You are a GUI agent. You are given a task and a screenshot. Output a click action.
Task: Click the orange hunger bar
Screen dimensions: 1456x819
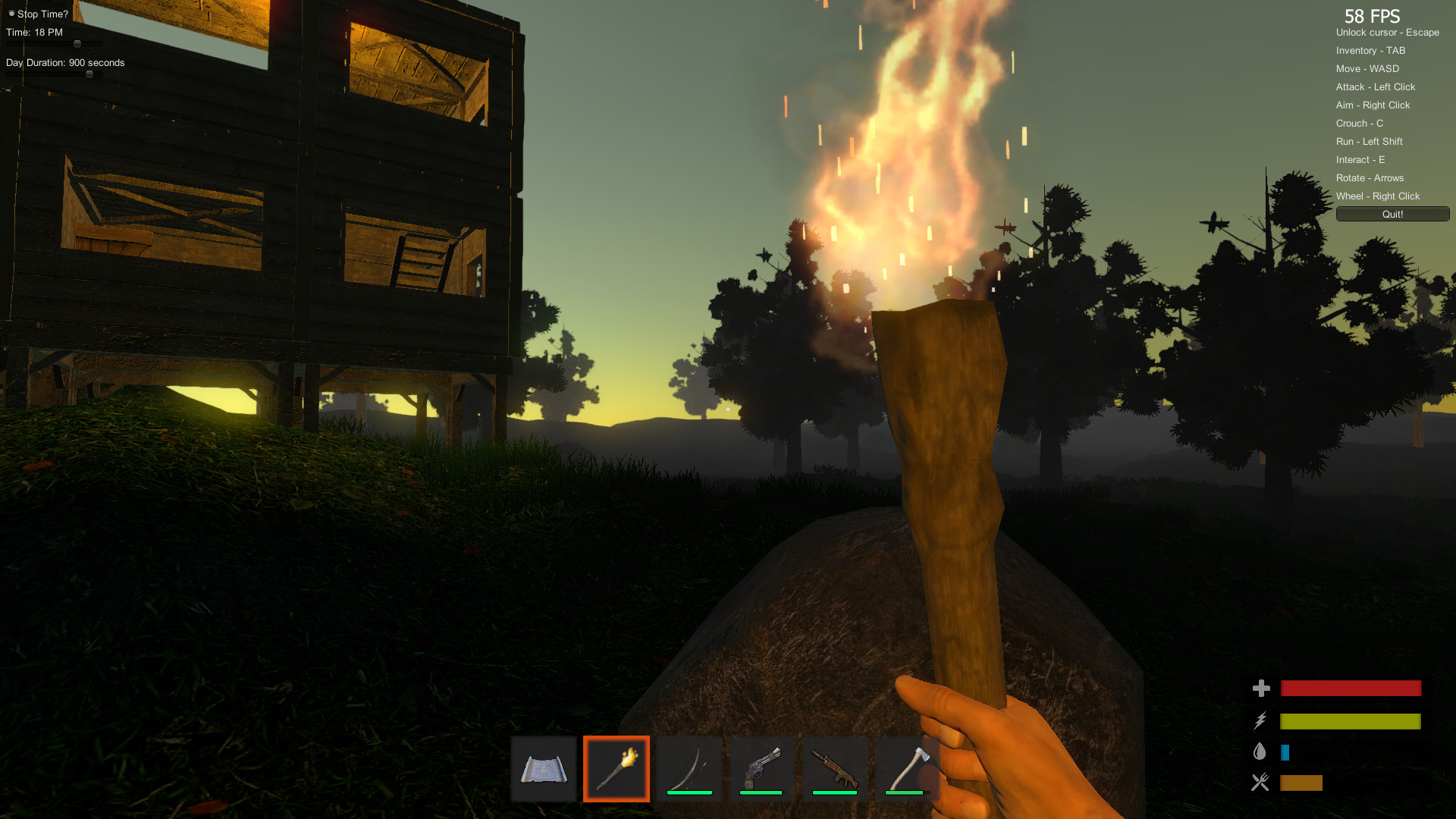pyautogui.click(x=1300, y=783)
